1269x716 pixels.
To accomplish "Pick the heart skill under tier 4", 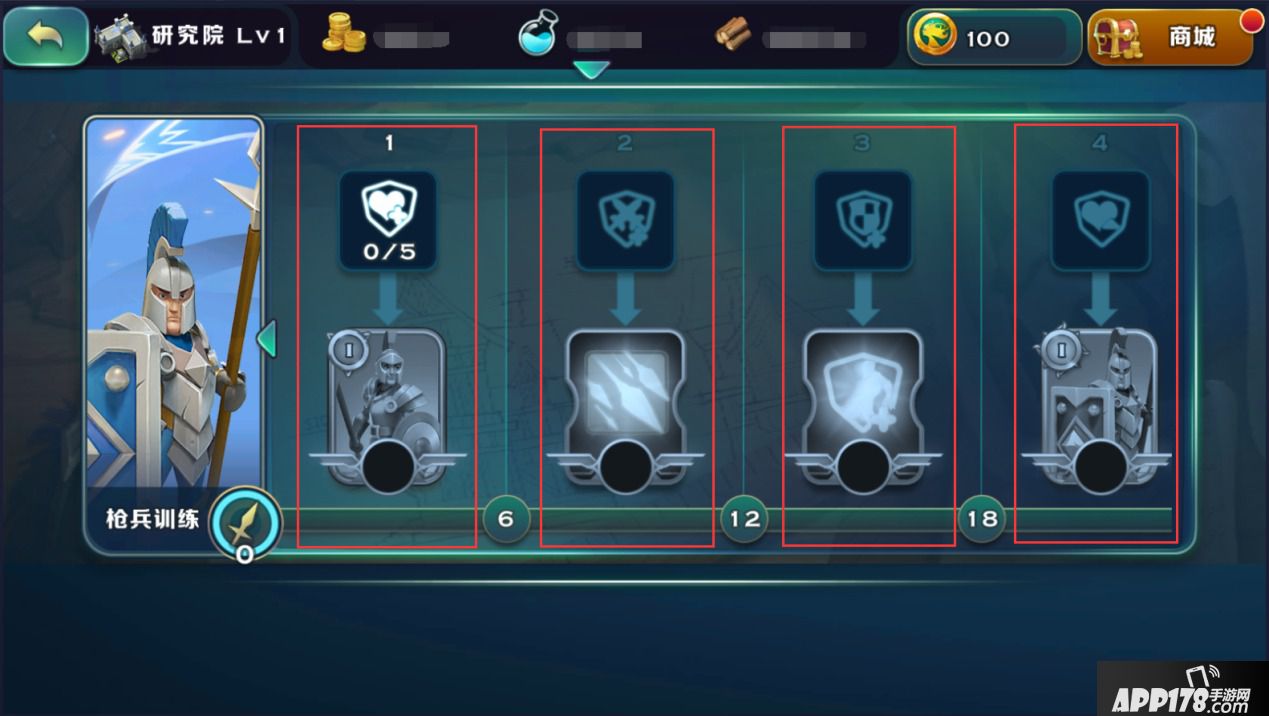I will click(x=1100, y=220).
